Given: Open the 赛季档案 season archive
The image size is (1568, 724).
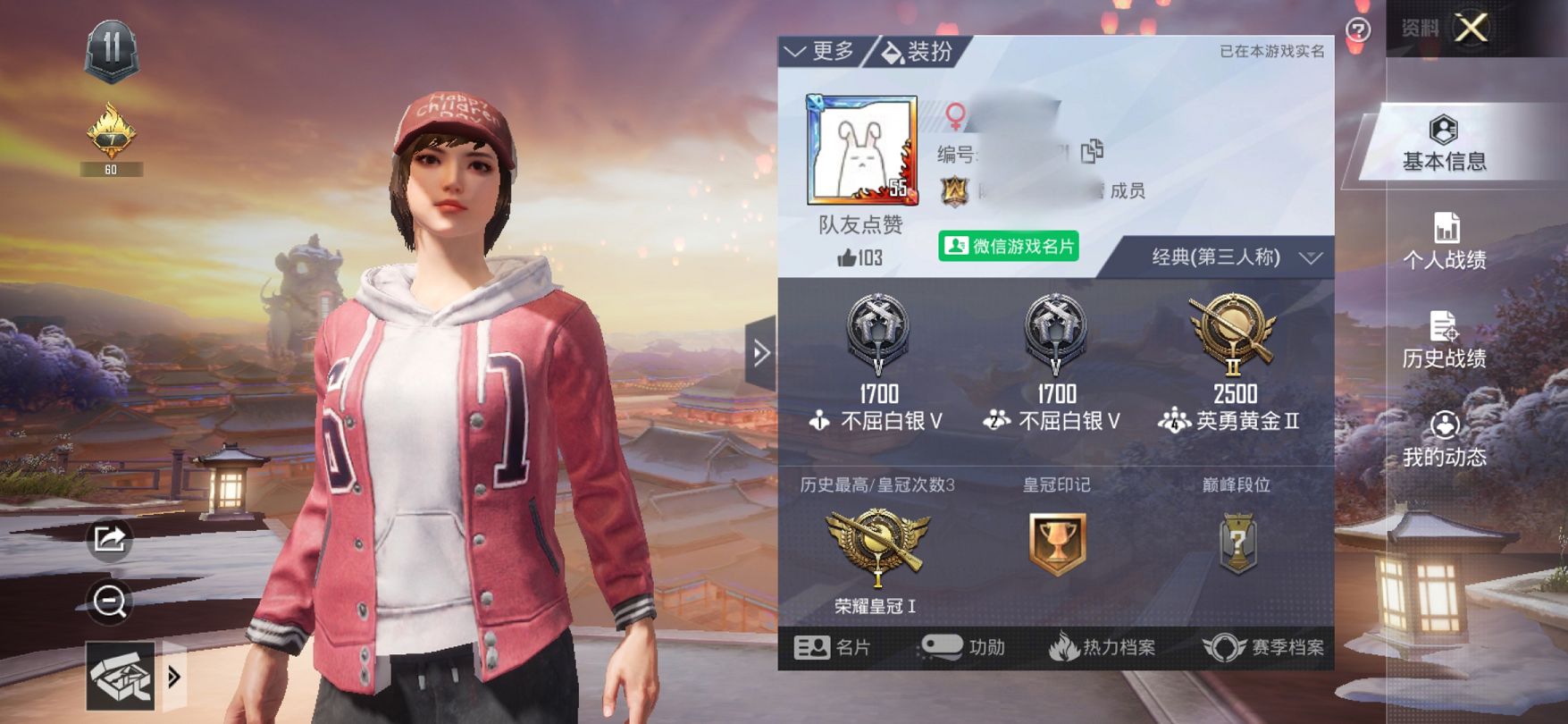Looking at the screenshot, I should click(1263, 647).
